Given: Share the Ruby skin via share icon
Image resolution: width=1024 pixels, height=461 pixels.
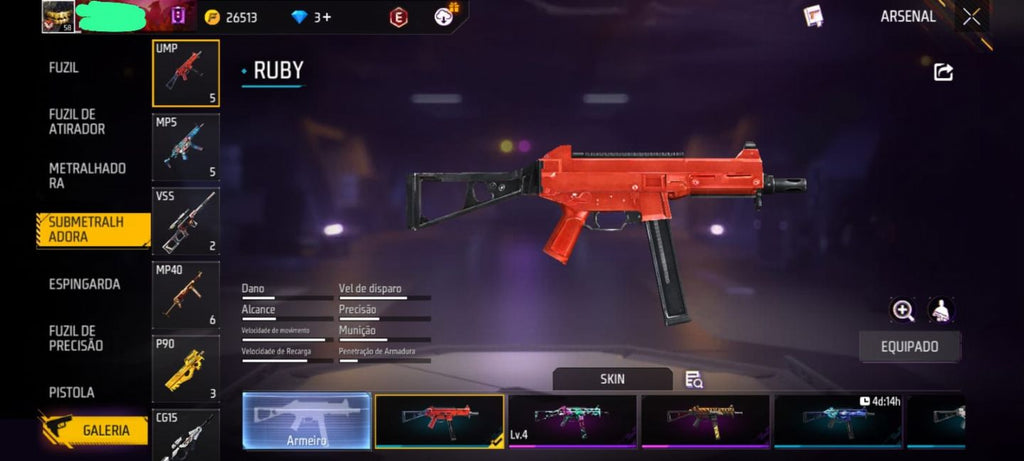Looking at the screenshot, I should coord(943,72).
